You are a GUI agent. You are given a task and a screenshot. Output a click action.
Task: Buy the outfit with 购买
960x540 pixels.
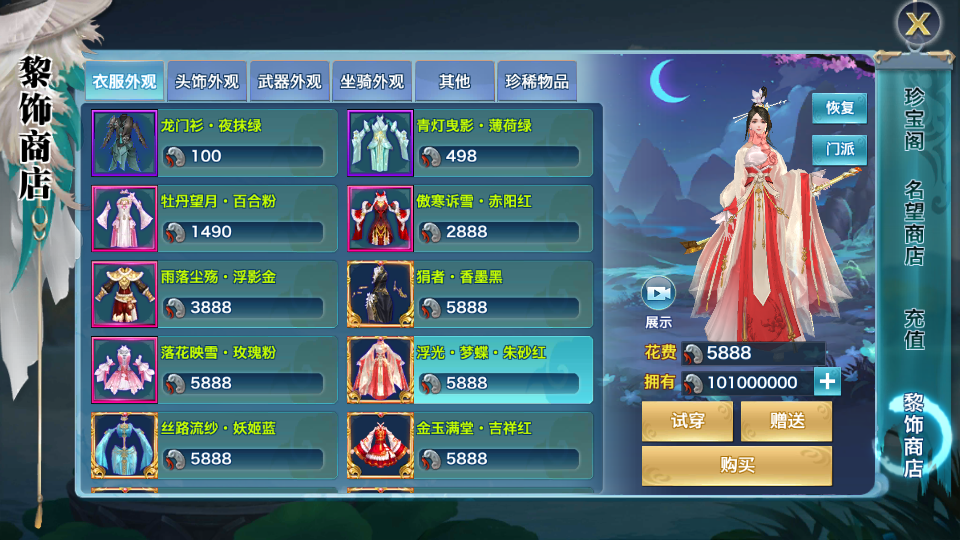click(737, 466)
